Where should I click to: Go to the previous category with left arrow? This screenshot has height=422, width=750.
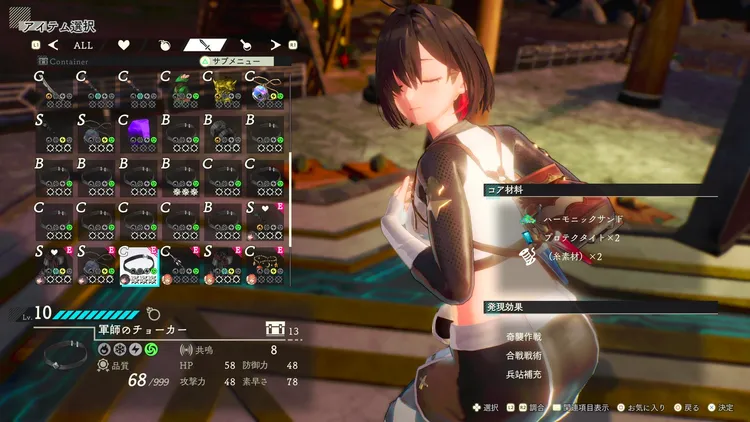[53, 45]
